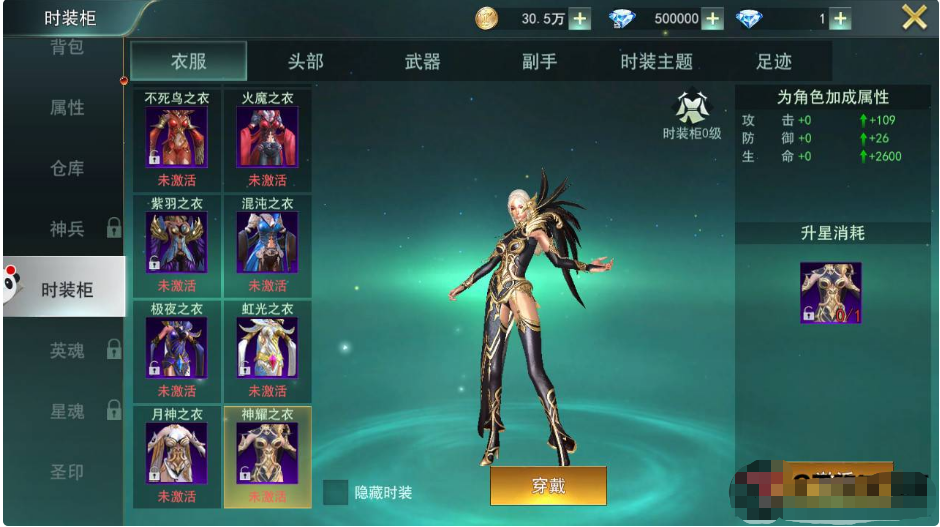940x527 pixels.
Task: Add gold coins with the plus button
Action: click(x=579, y=19)
